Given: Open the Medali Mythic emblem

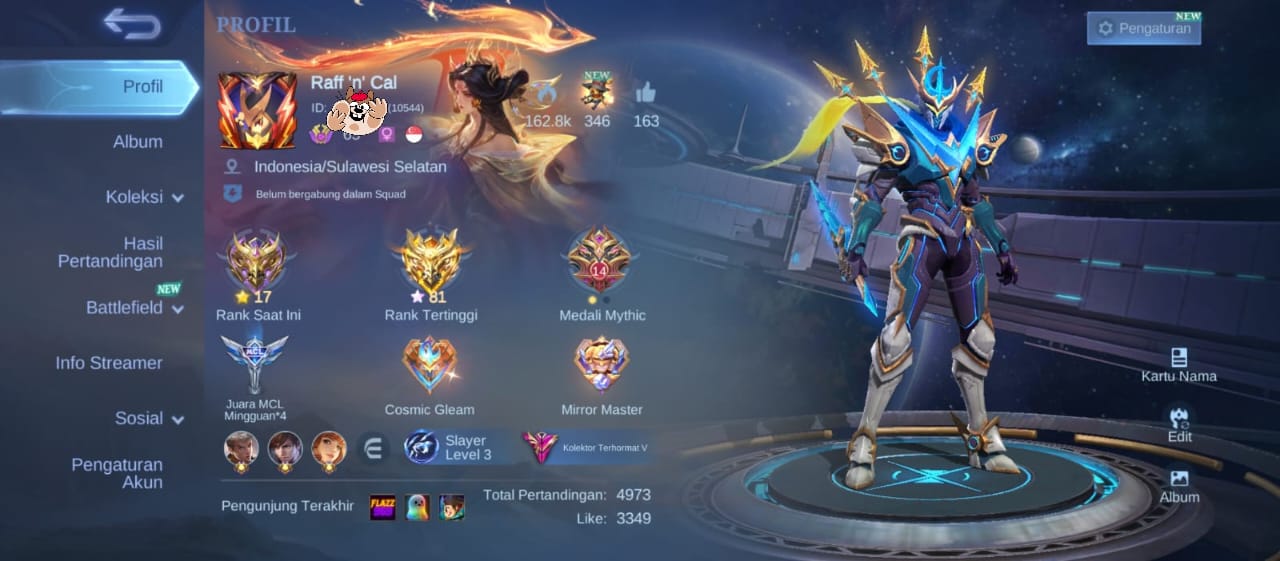Looking at the screenshot, I should (x=601, y=262).
